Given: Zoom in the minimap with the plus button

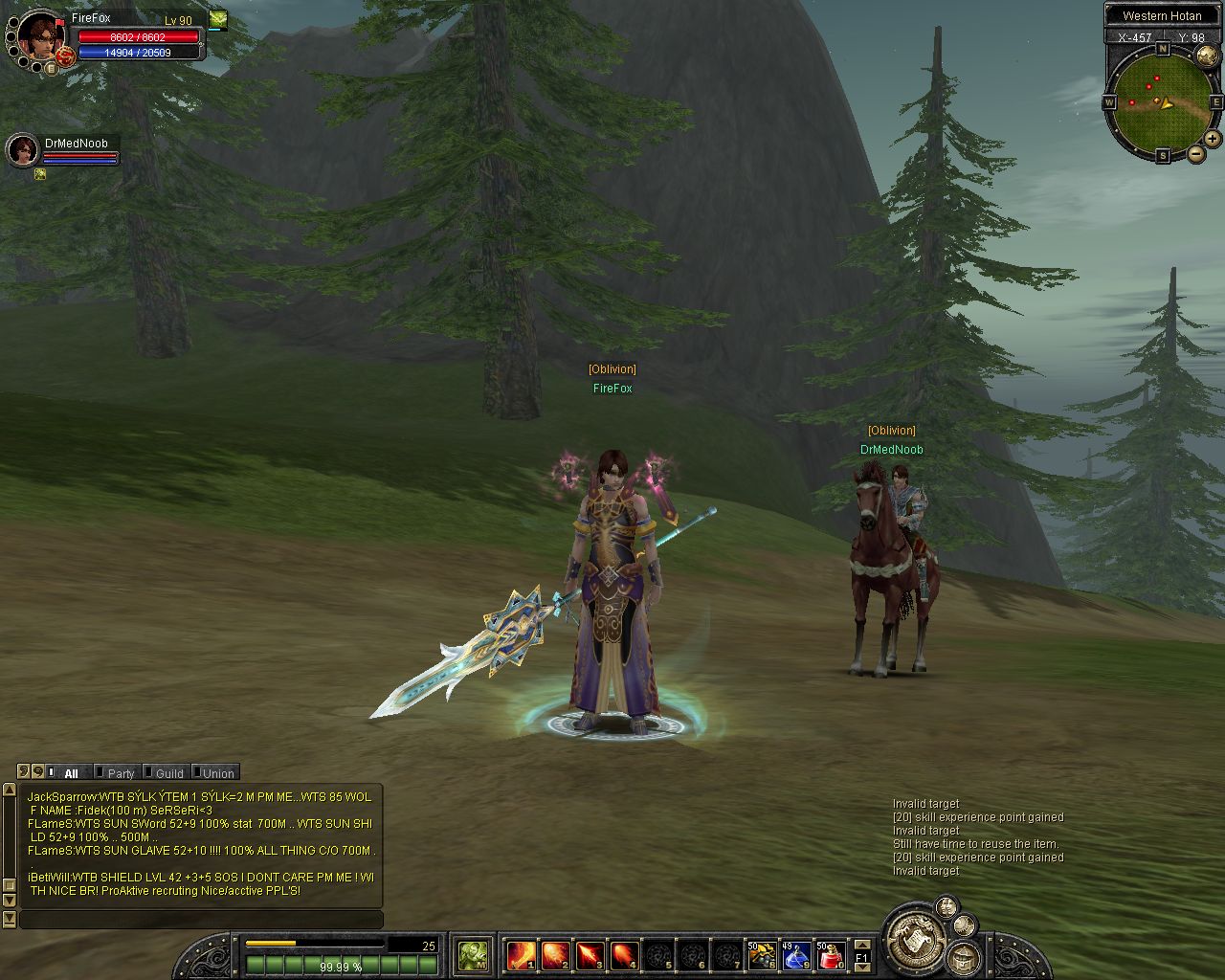Looking at the screenshot, I should [x=1213, y=139].
